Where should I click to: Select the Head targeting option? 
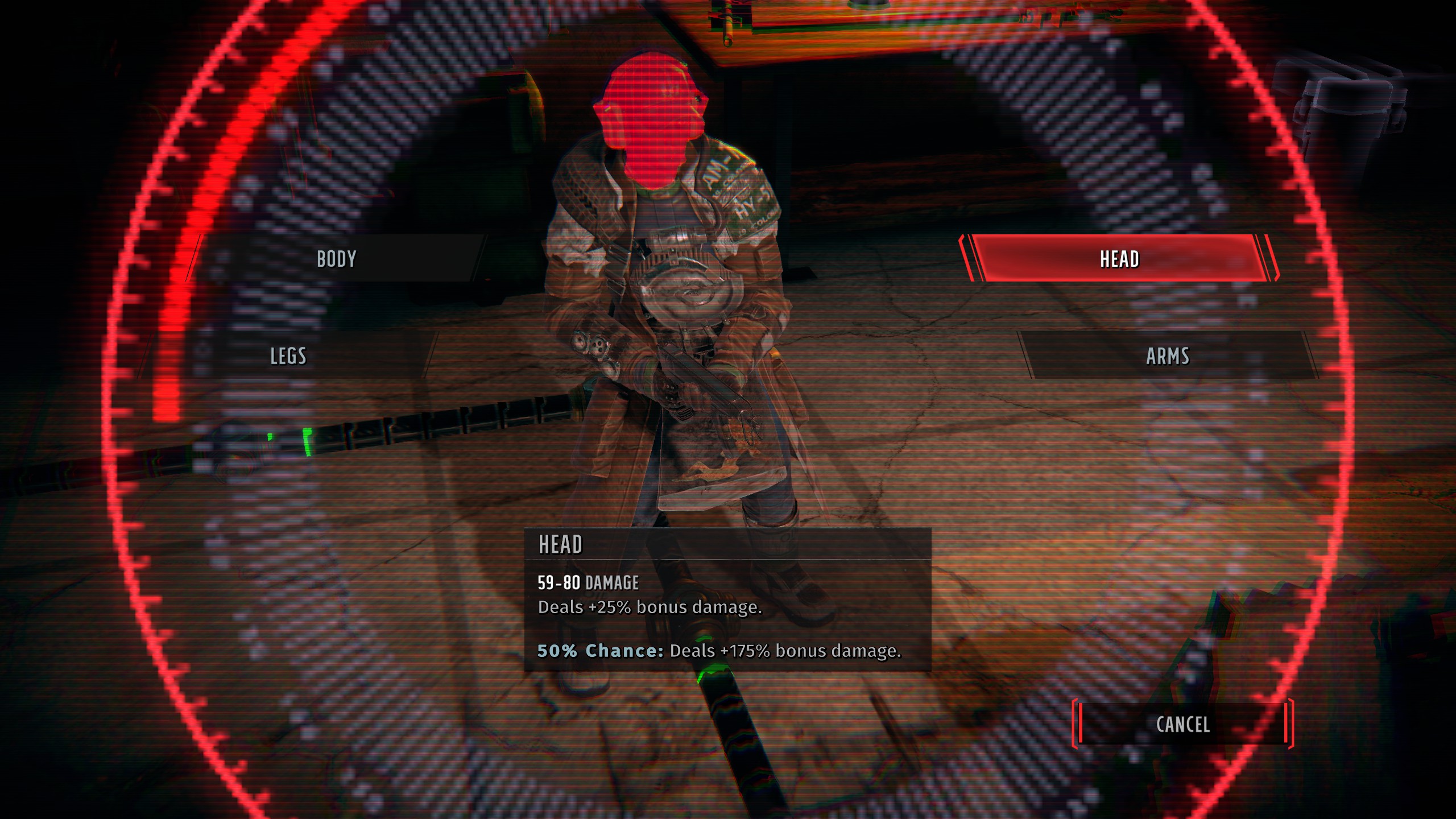(1119, 259)
